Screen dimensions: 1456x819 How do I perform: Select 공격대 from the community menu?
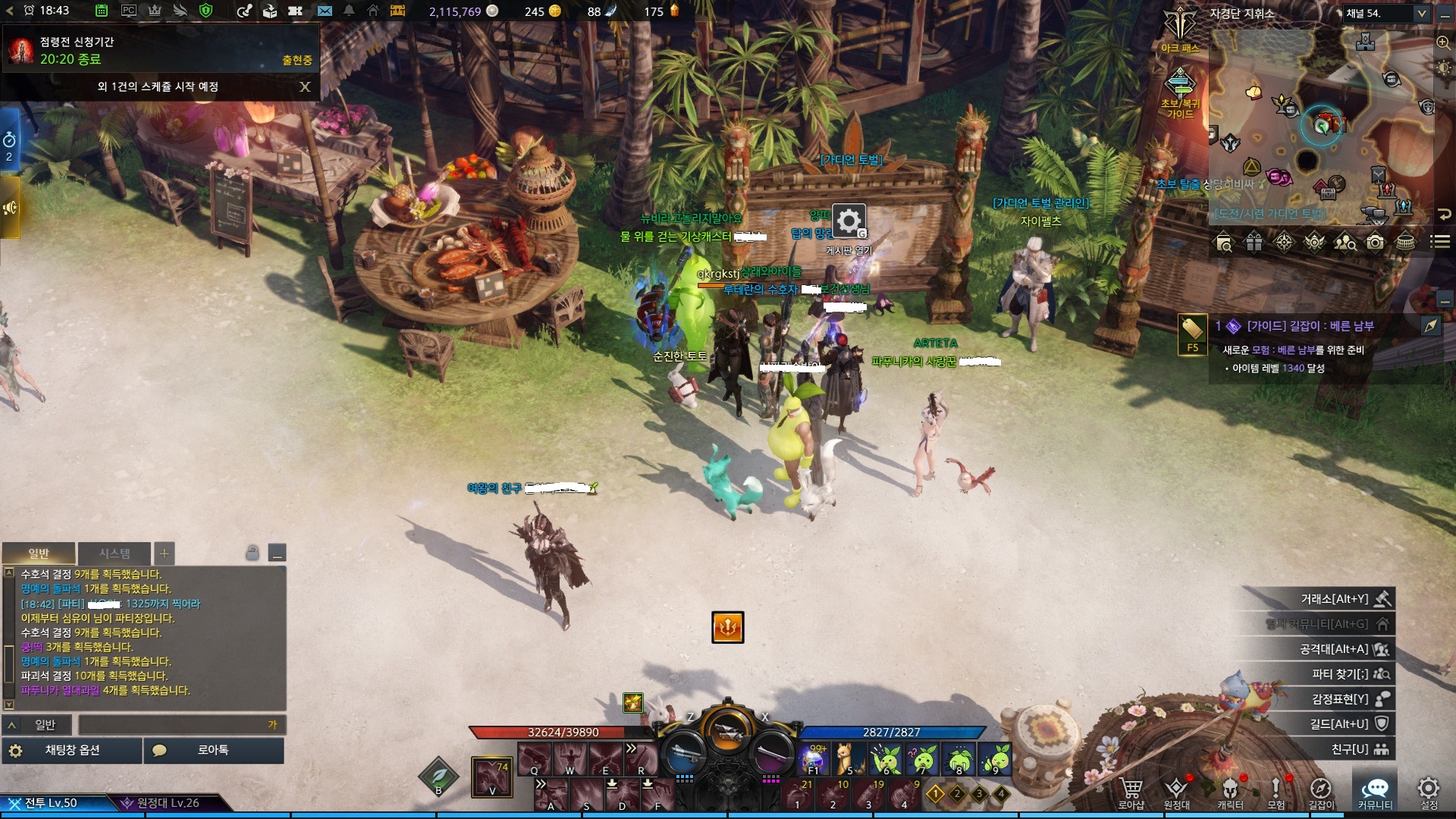[x=1335, y=649]
